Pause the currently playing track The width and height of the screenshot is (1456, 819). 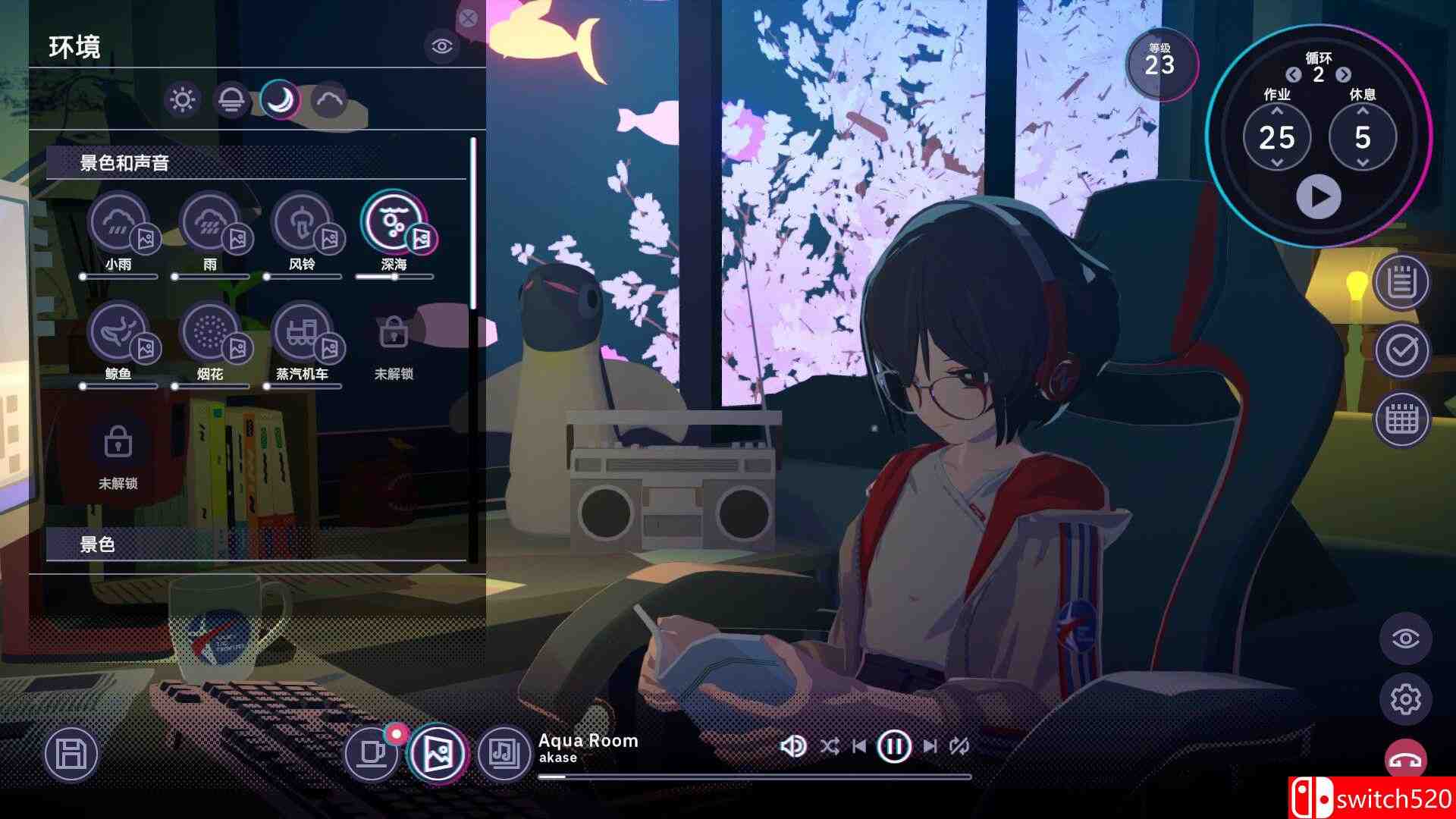click(894, 745)
